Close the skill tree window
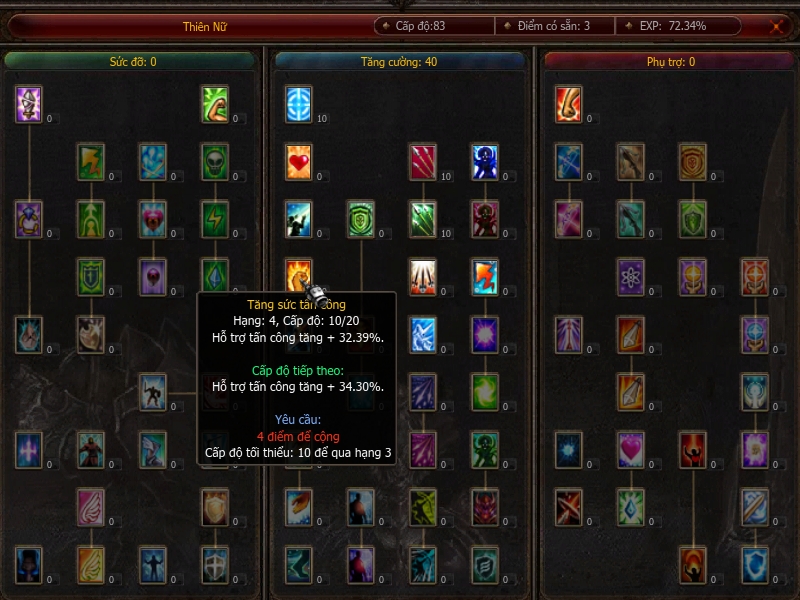The height and width of the screenshot is (600, 800). 777,27
